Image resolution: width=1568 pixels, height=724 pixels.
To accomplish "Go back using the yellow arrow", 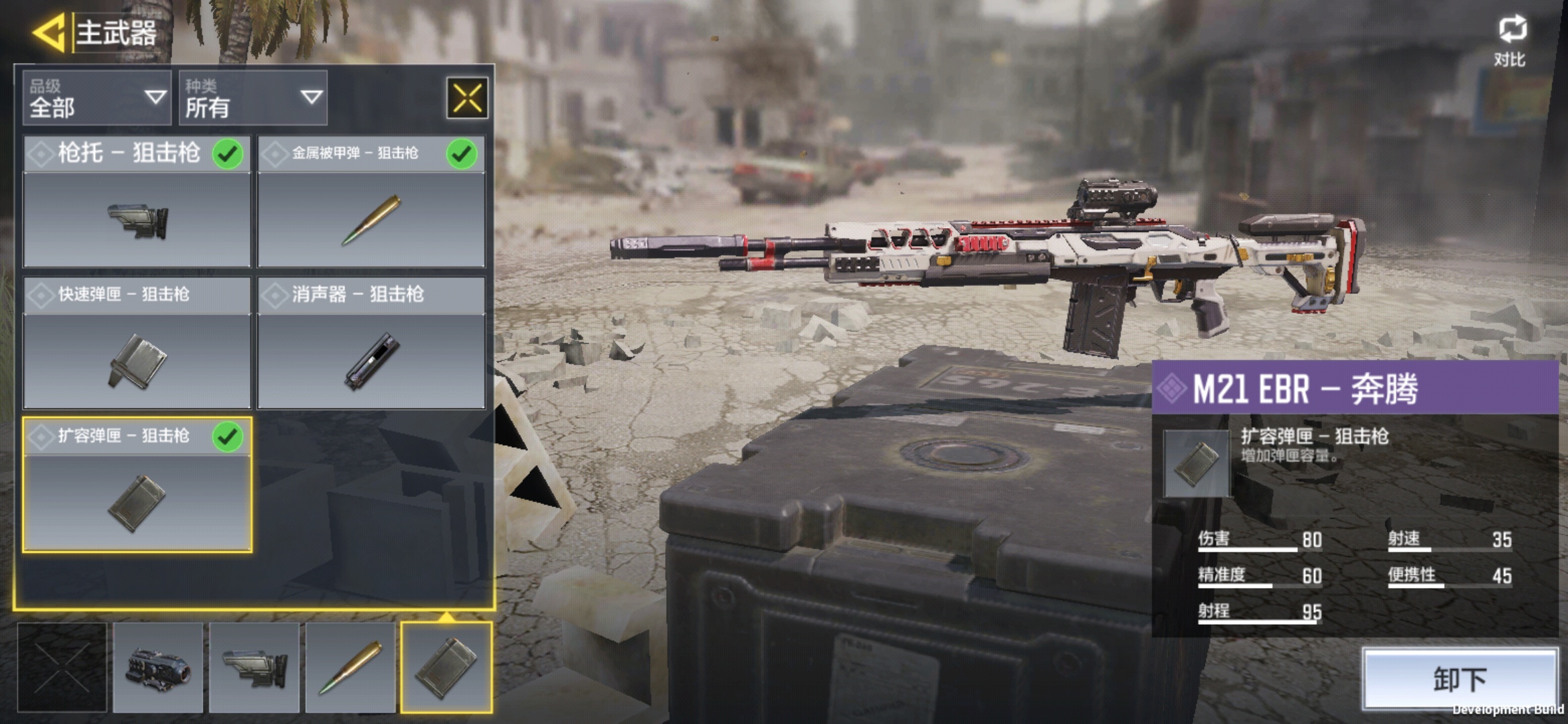I will coord(48,32).
